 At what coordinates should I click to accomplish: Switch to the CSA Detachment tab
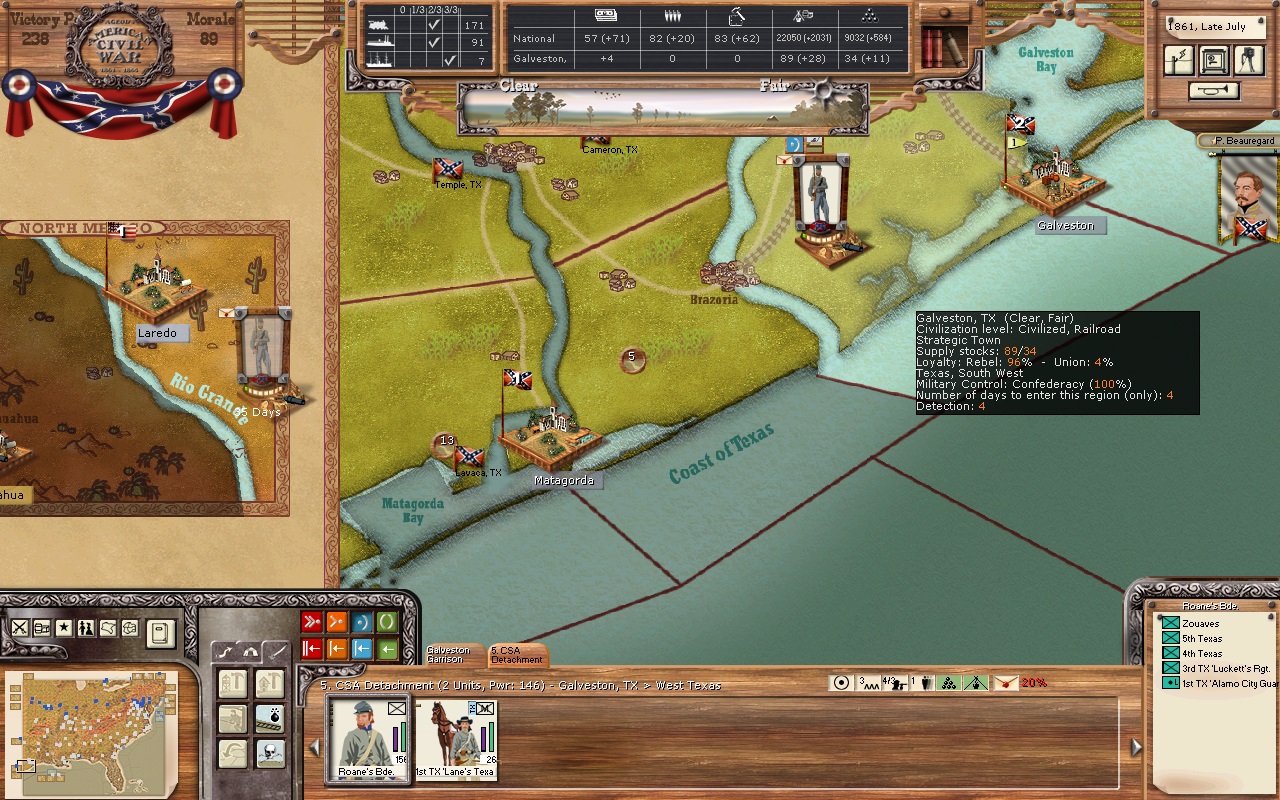click(515, 655)
